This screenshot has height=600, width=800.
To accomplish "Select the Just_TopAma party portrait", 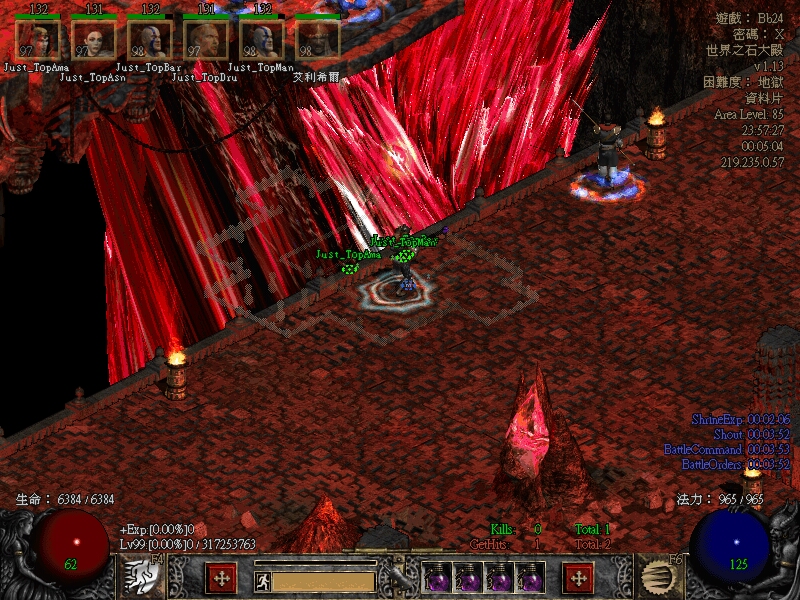I will (38, 40).
